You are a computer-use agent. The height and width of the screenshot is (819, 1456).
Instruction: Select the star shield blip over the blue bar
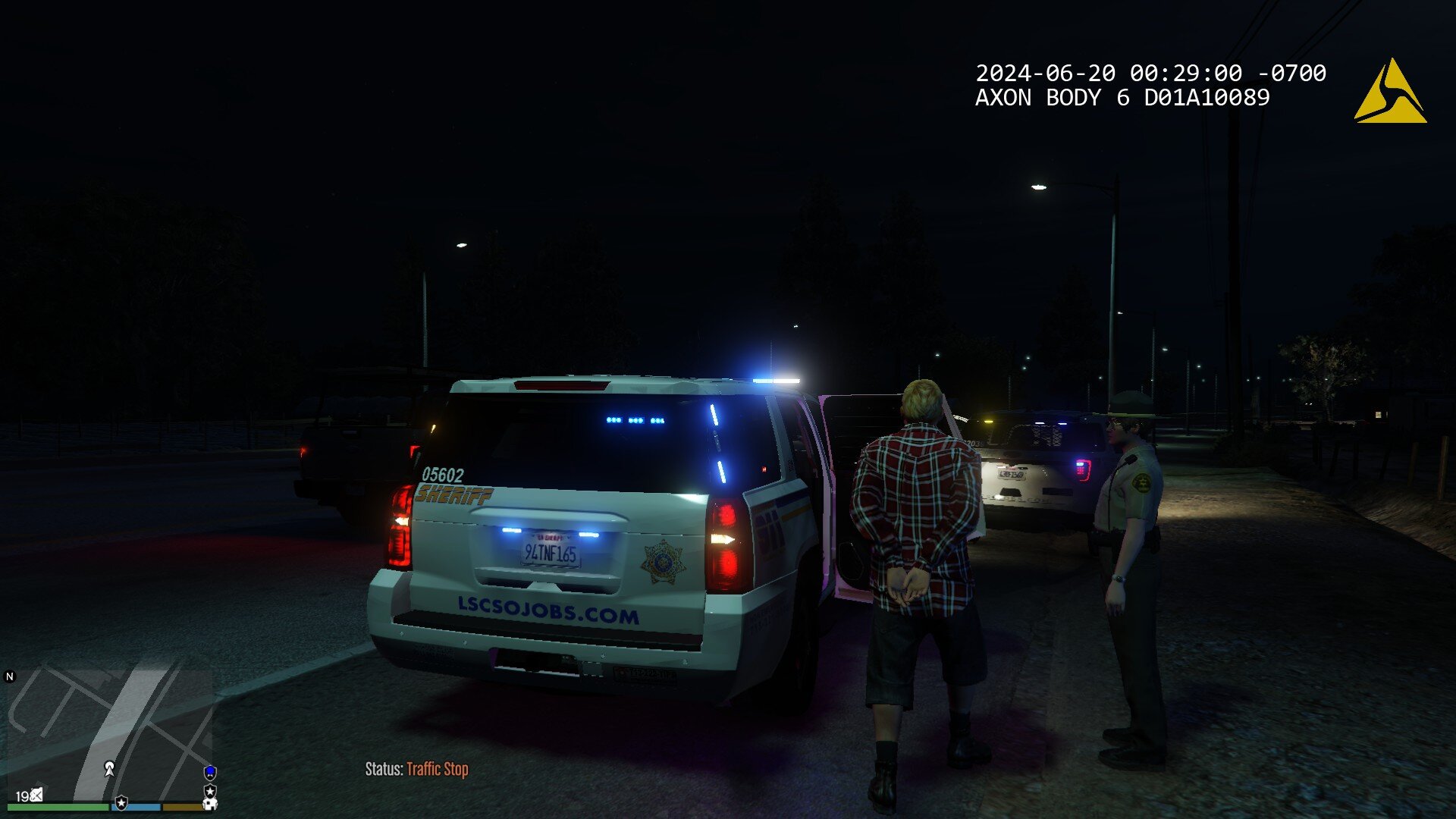click(x=121, y=802)
